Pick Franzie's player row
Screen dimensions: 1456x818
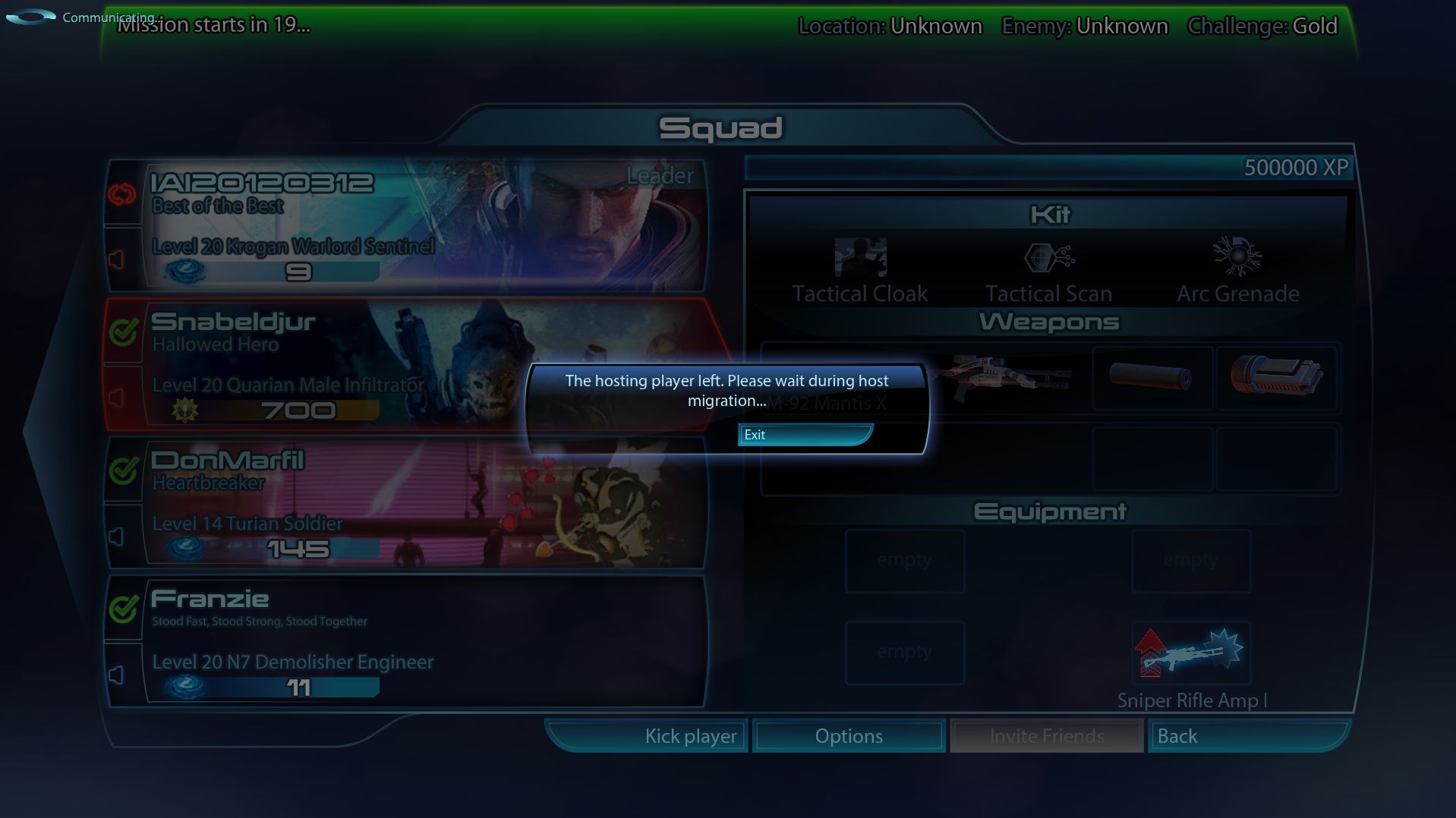(425, 641)
